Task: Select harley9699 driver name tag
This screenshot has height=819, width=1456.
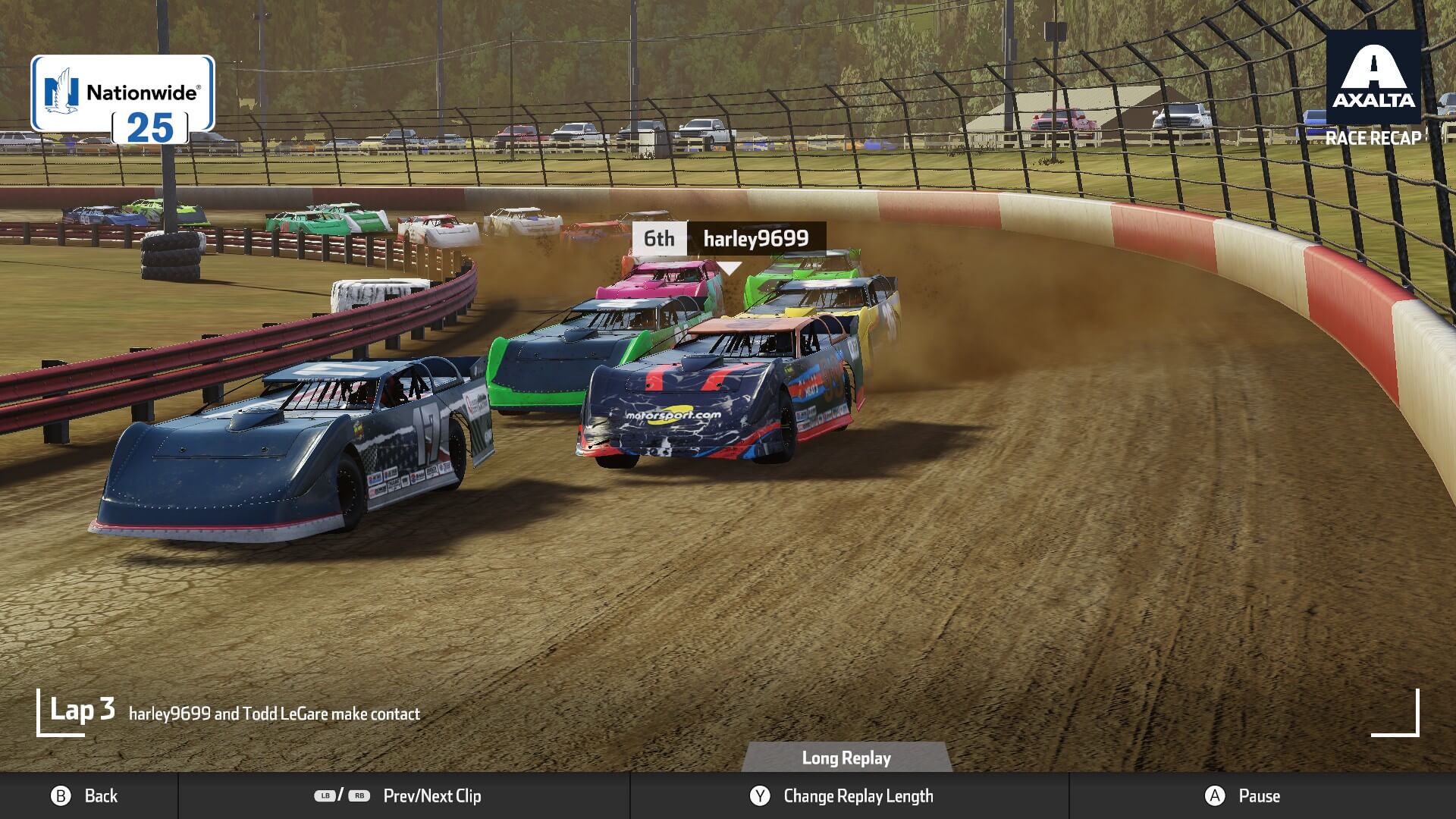Action: (755, 239)
